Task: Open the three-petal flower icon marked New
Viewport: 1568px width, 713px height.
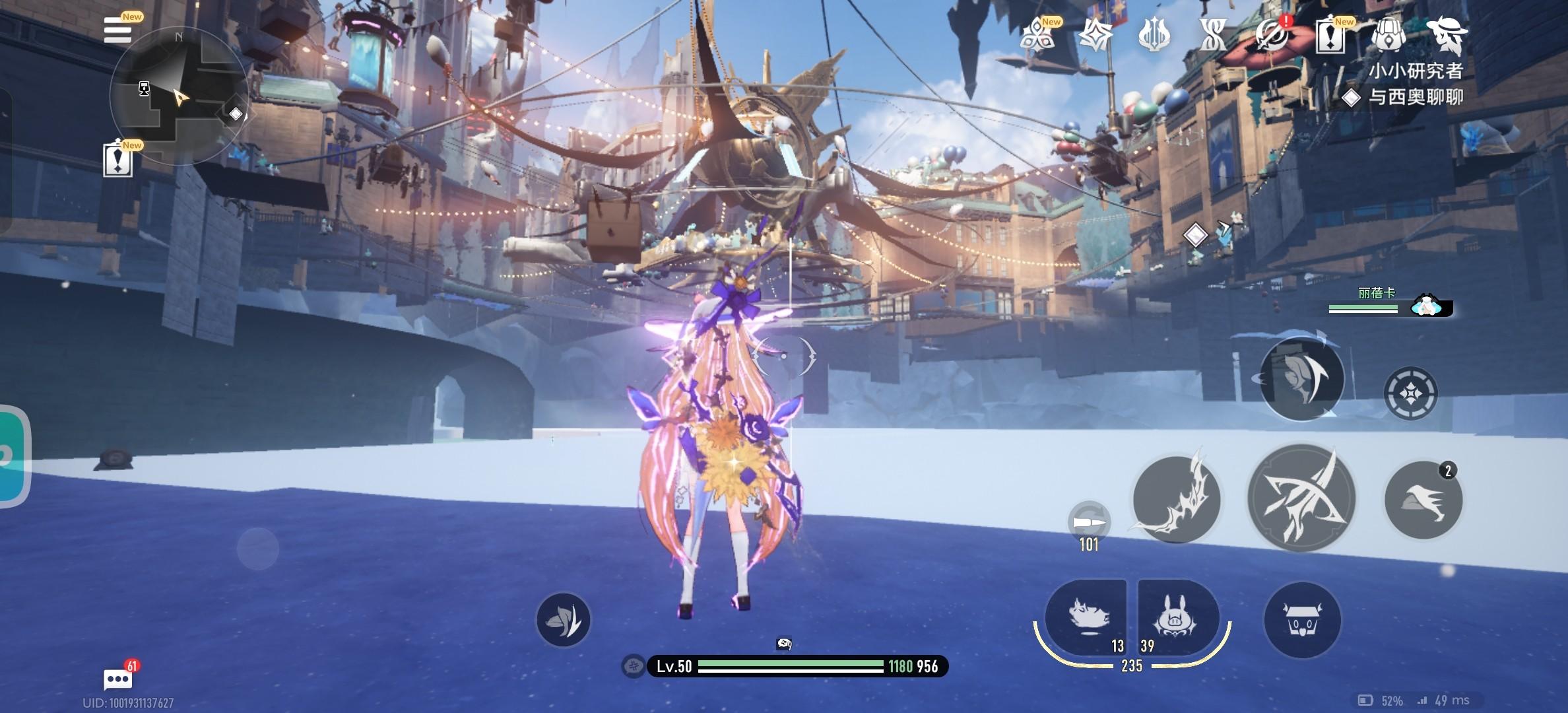Action: [1037, 34]
